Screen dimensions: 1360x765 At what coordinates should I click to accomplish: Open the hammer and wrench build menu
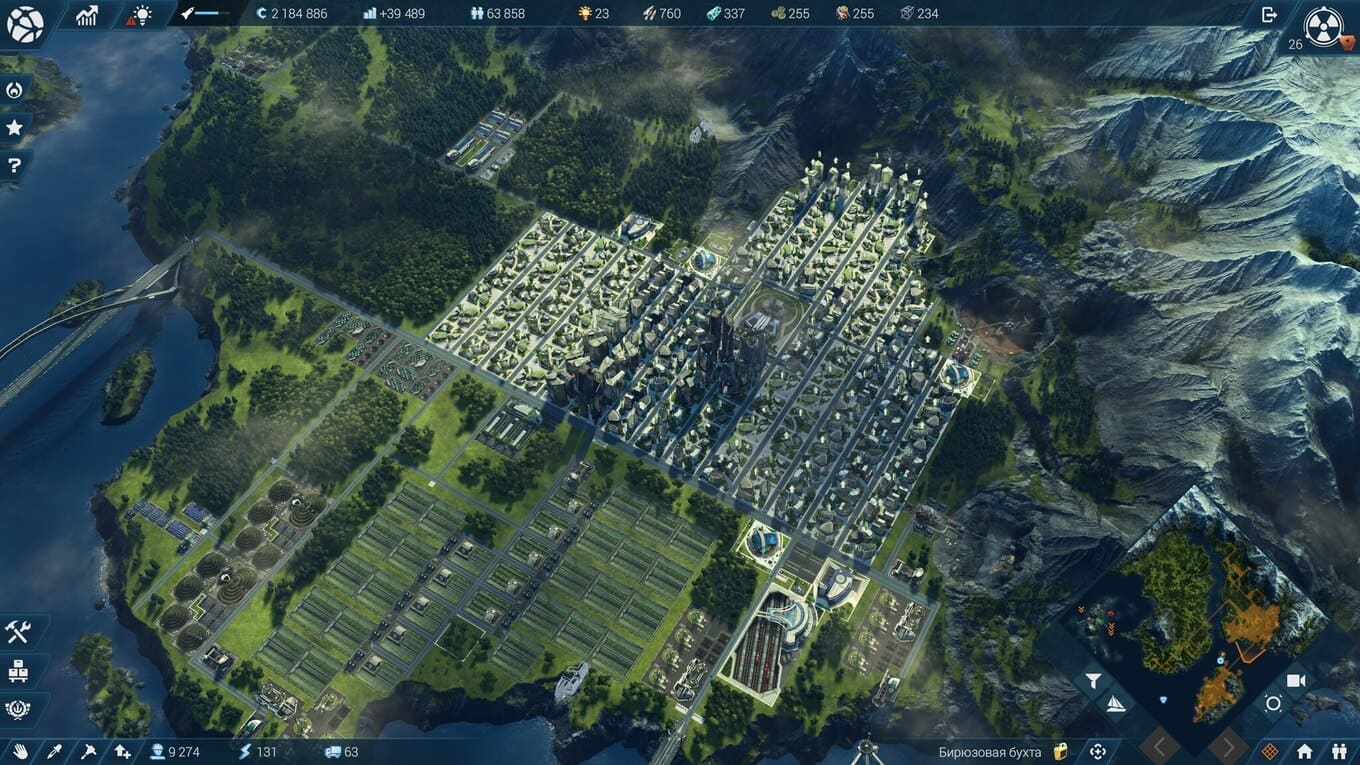(x=18, y=632)
